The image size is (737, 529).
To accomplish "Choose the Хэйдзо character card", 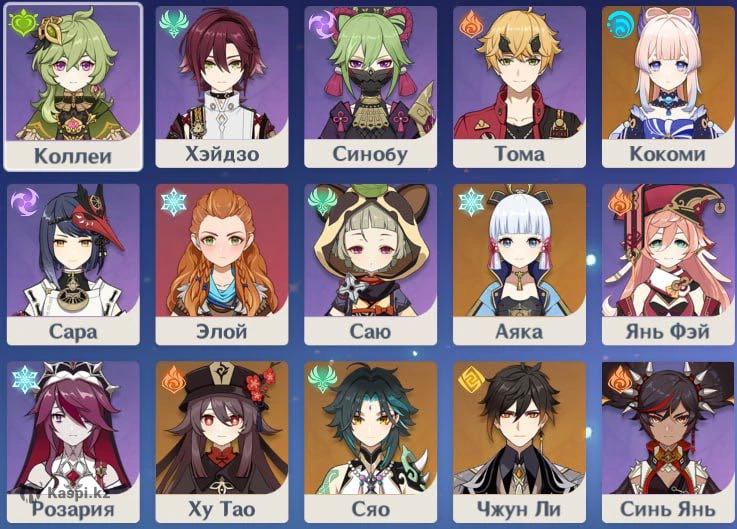I will point(221,86).
